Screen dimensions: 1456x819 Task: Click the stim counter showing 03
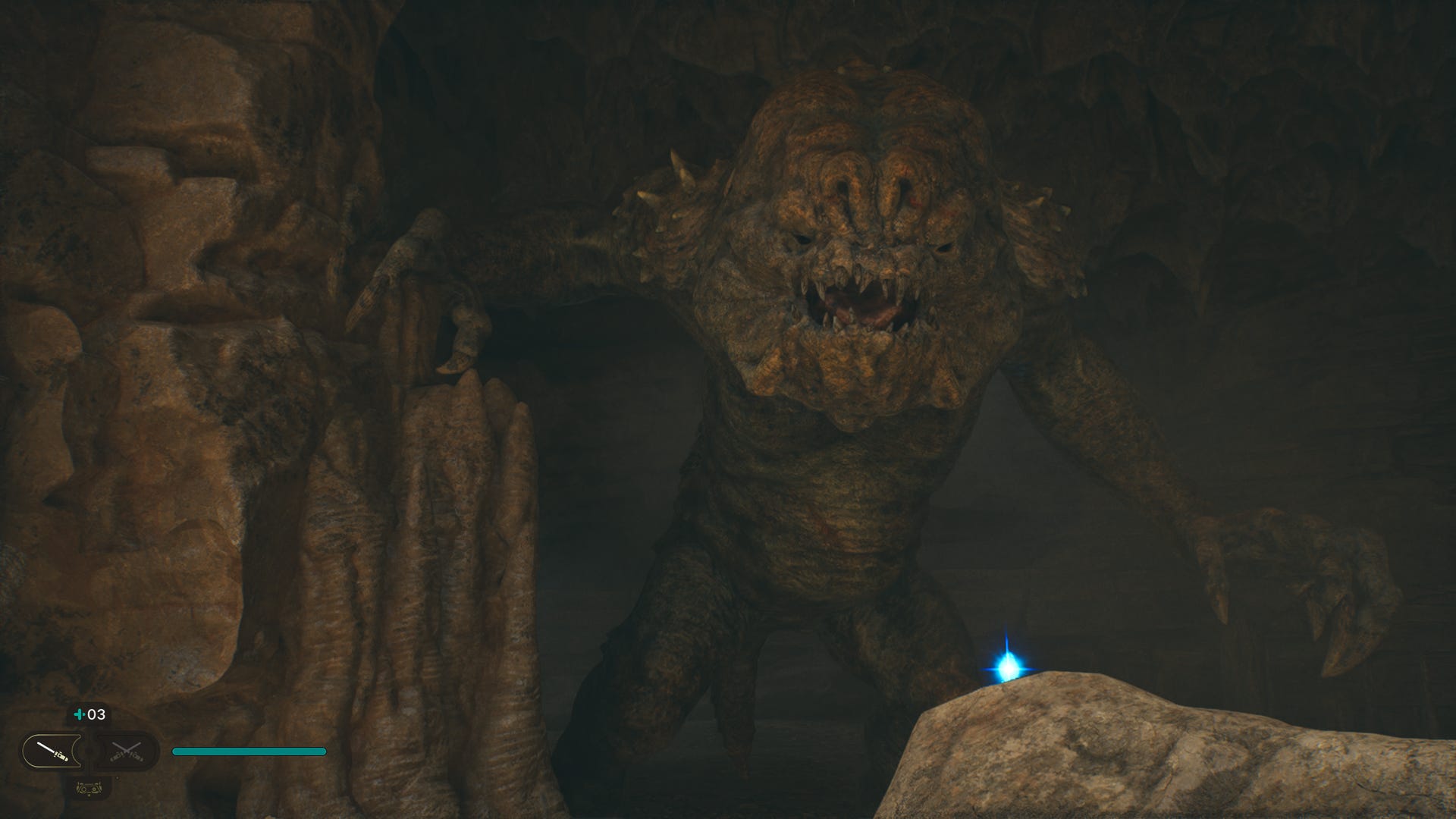pyautogui.click(x=96, y=714)
